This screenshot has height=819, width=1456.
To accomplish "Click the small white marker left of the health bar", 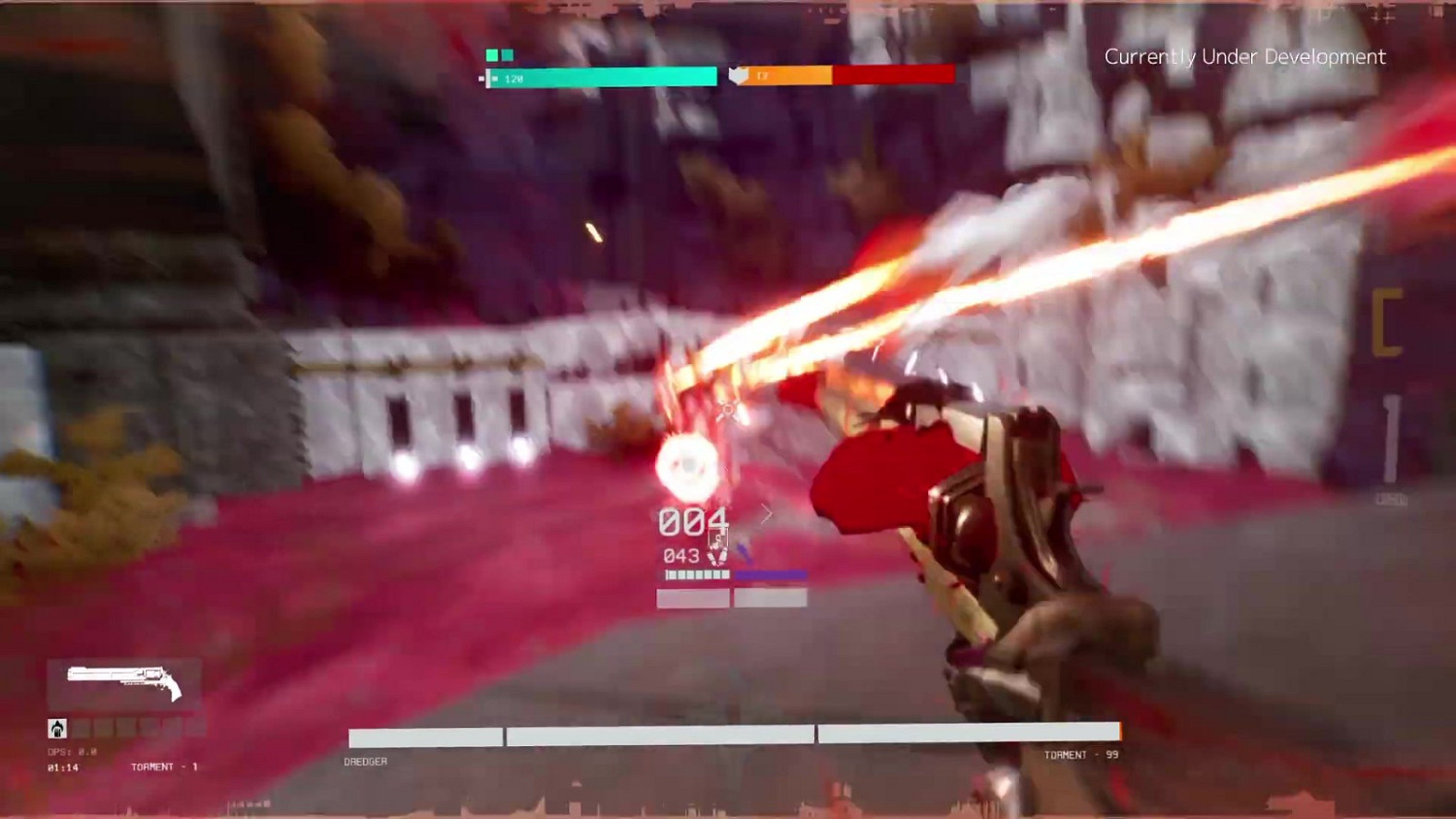I will pos(482,77).
